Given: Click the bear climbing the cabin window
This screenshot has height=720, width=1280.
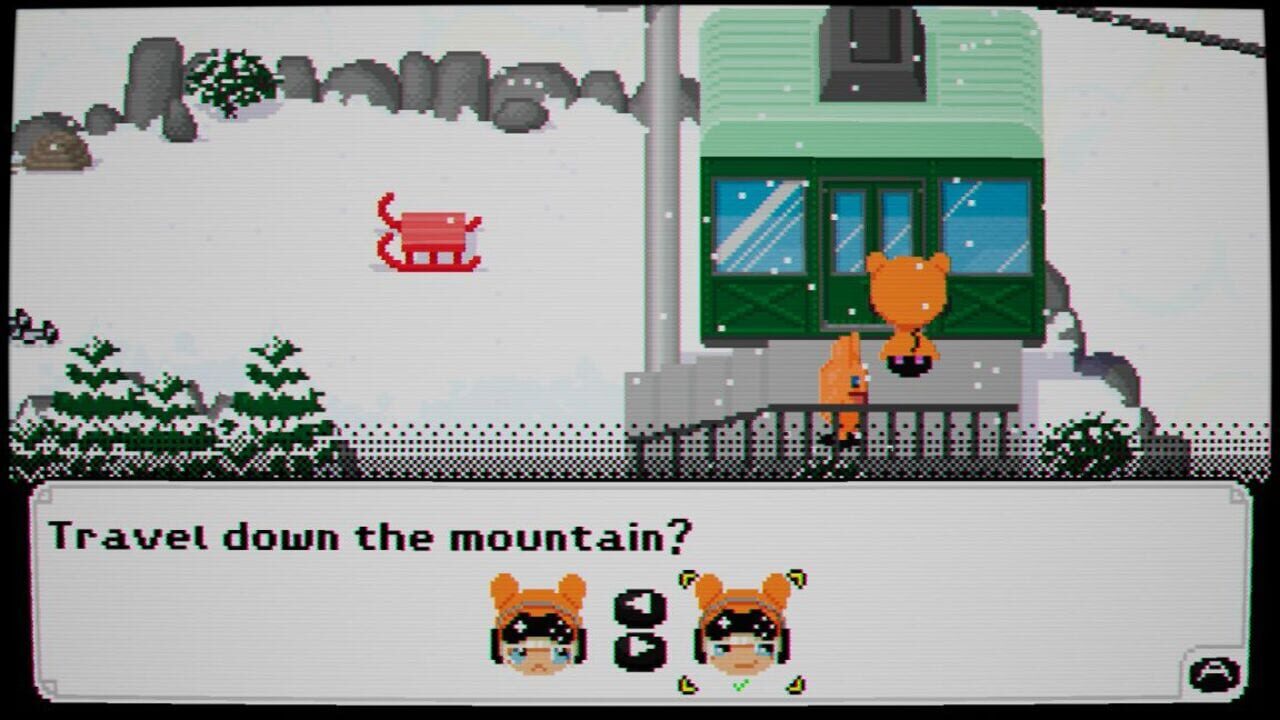Looking at the screenshot, I should [905, 310].
